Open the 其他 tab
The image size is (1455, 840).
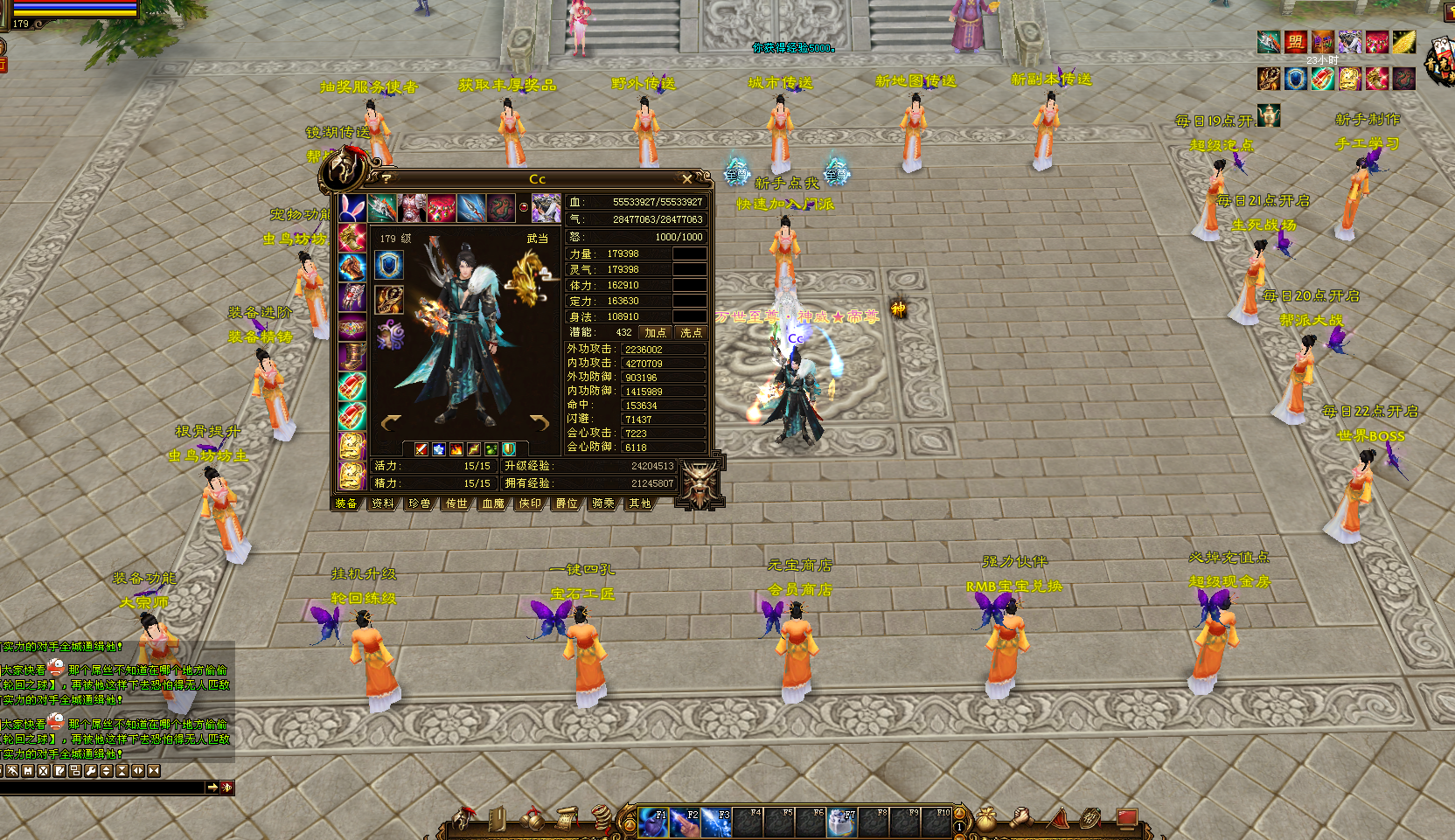[x=640, y=503]
